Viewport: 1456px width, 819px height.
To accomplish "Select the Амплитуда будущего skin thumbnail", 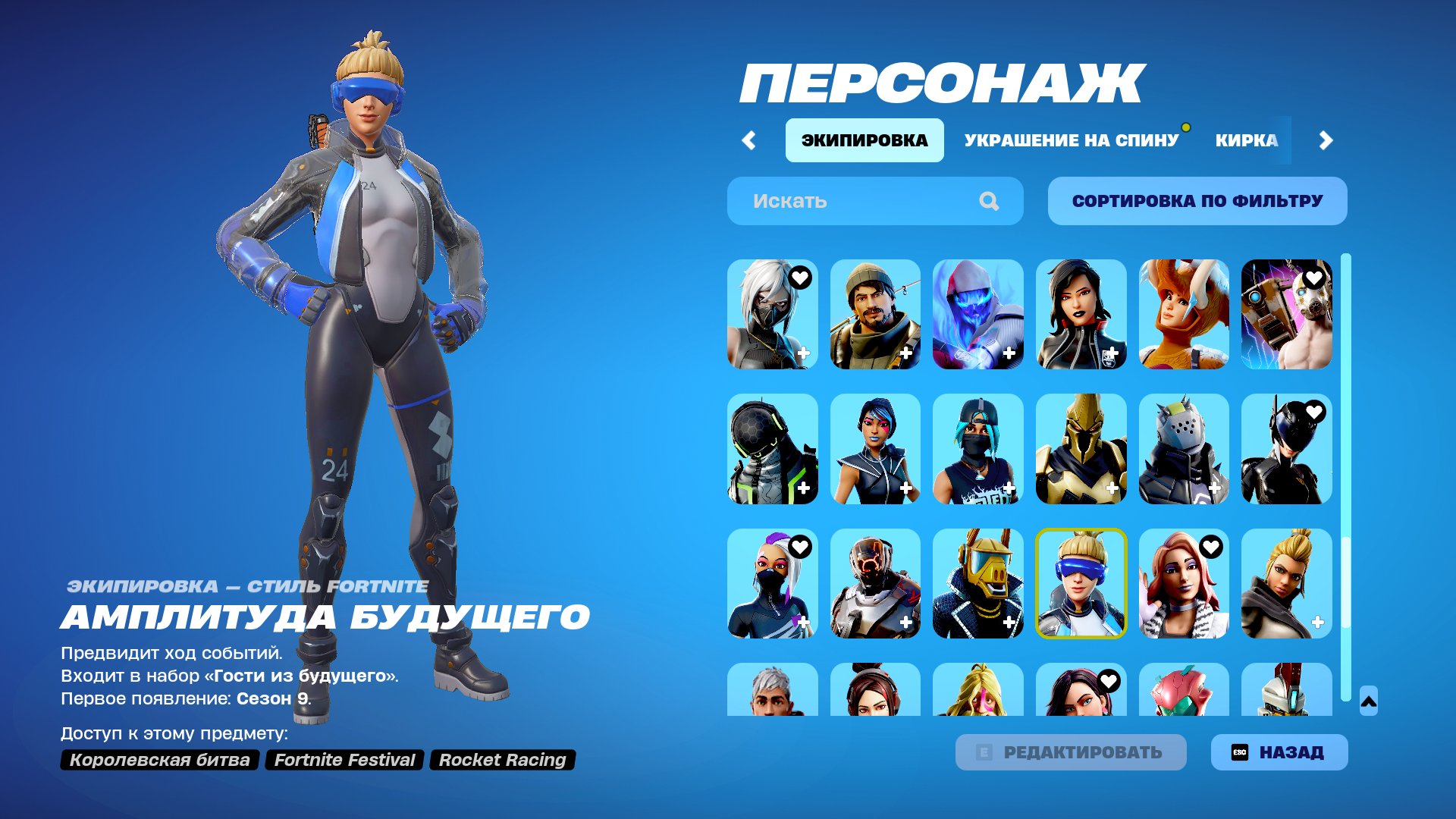I will [1081, 584].
